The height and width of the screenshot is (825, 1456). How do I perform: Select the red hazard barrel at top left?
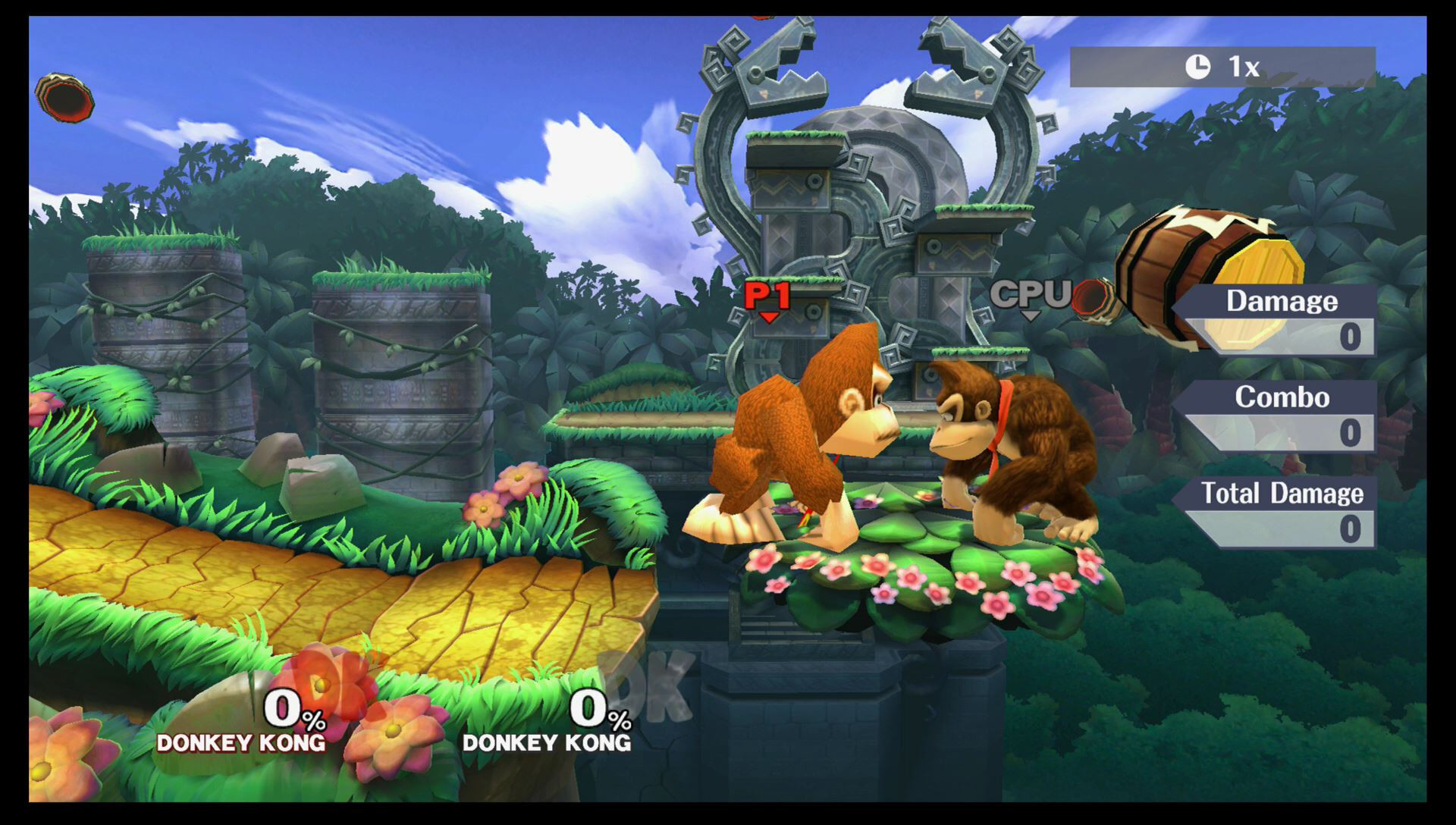tap(63, 99)
